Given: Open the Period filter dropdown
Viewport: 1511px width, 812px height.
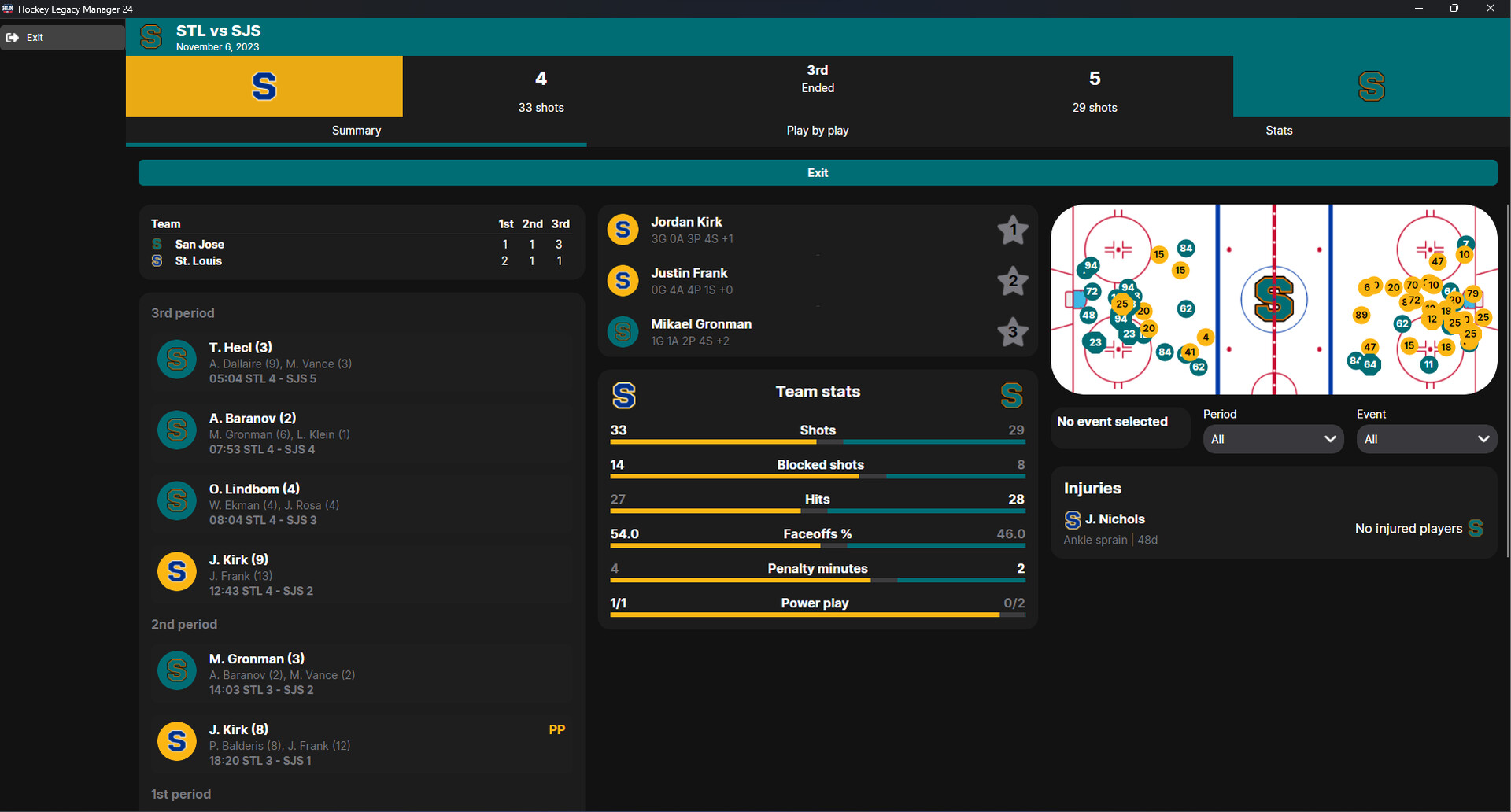Looking at the screenshot, I should pyautogui.click(x=1273, y=439).
